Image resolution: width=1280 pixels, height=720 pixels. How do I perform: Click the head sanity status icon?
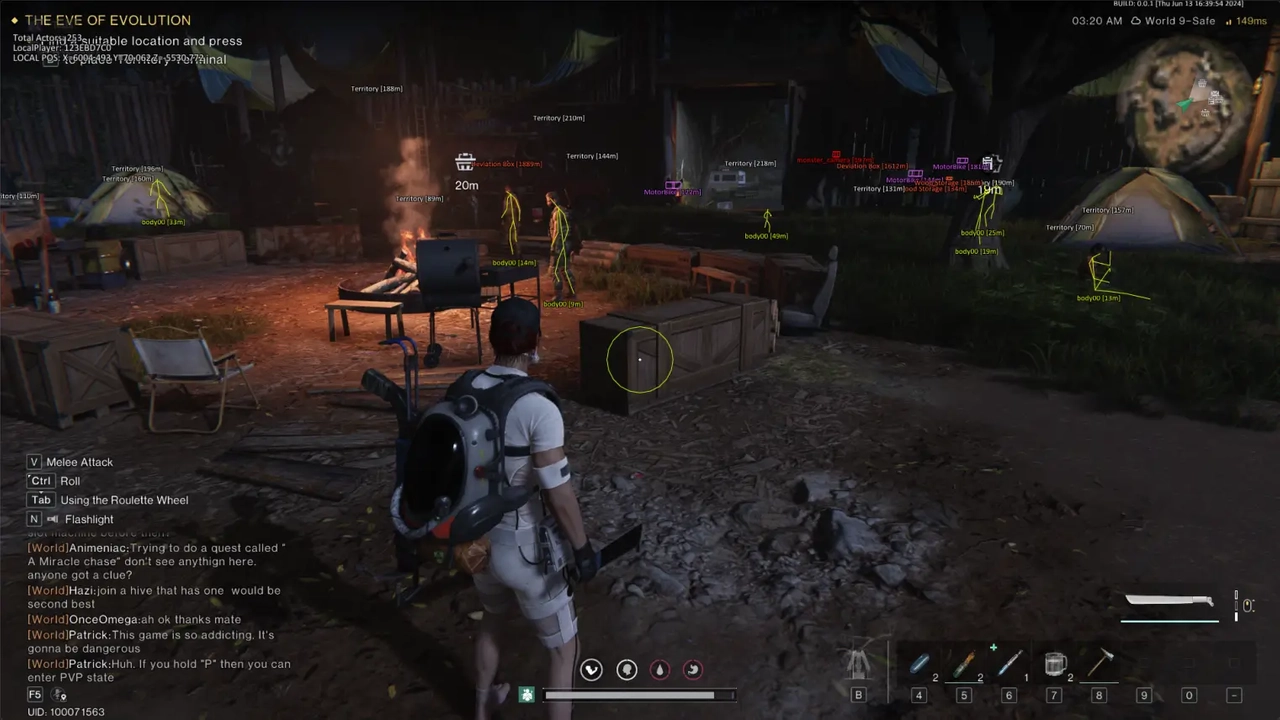(x=627, y=670)
